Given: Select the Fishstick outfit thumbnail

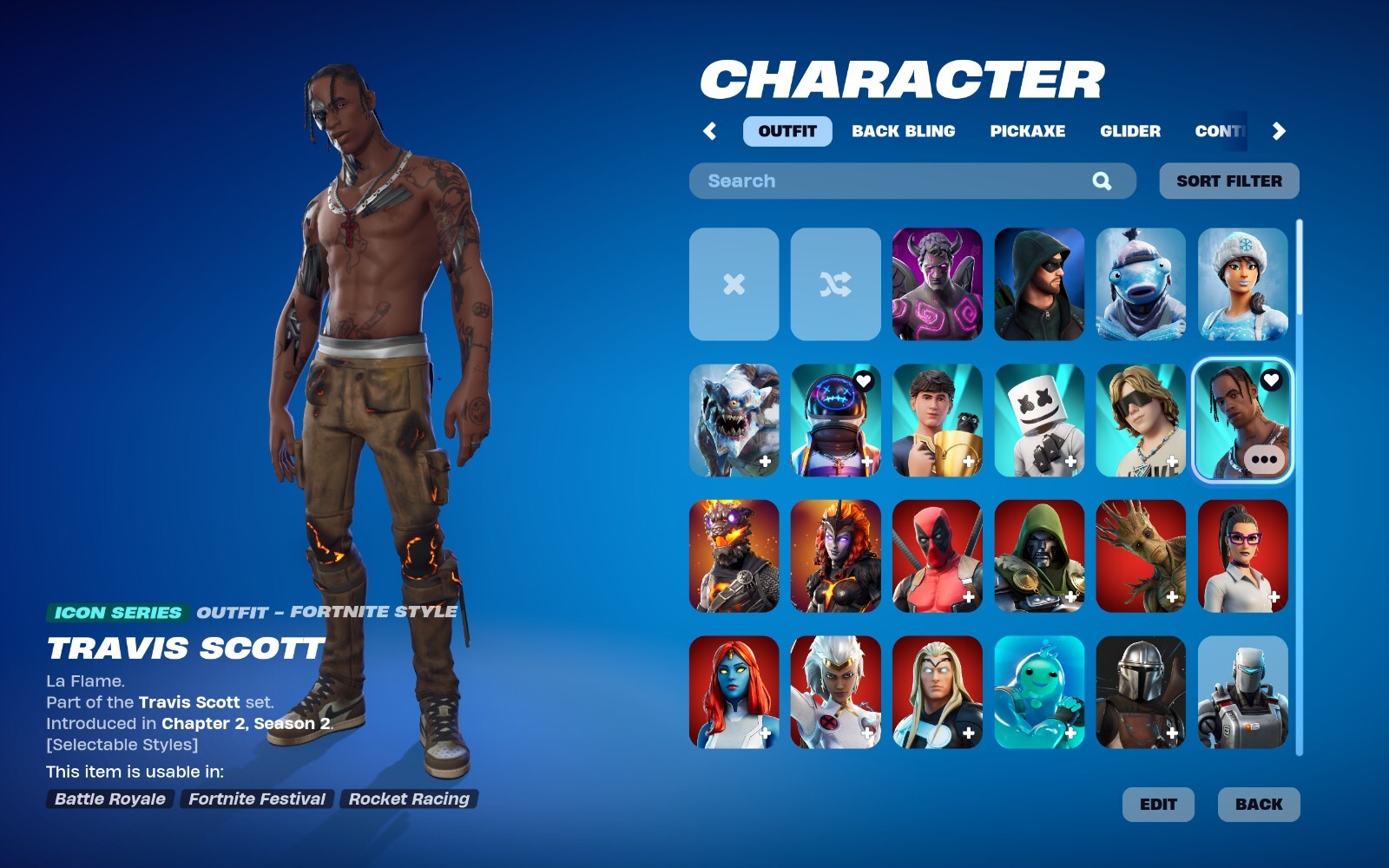Looking at the screenshot, I should (1141, 284).
